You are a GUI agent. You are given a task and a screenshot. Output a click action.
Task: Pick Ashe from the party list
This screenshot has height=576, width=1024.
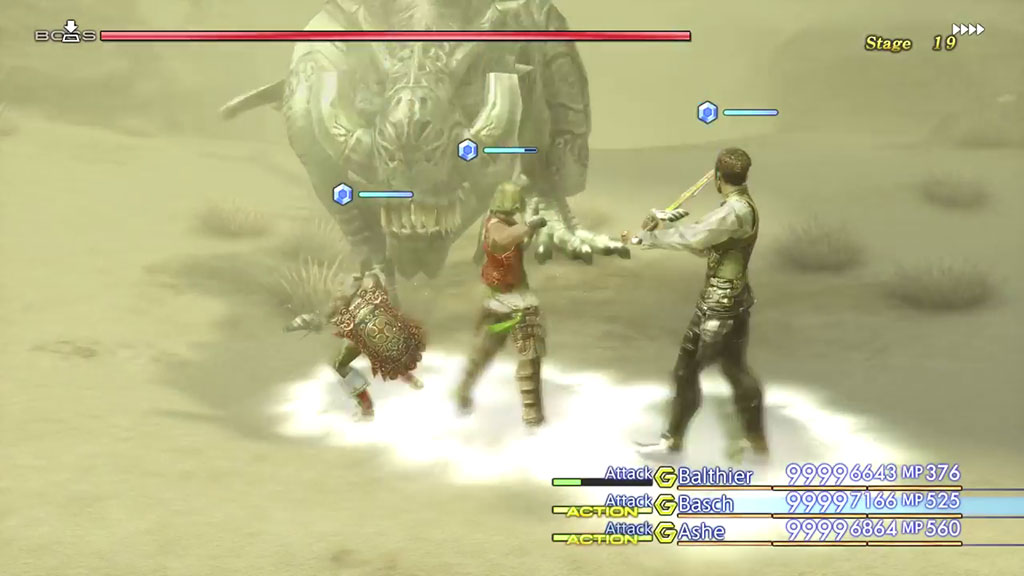click(702, 529)
